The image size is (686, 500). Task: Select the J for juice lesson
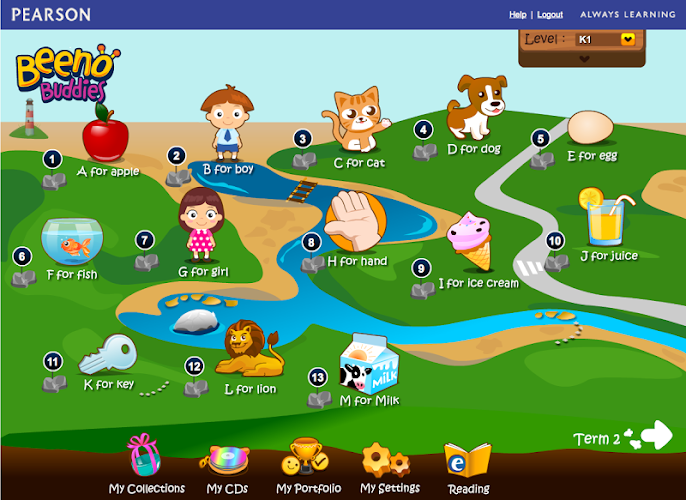point(605,220)
